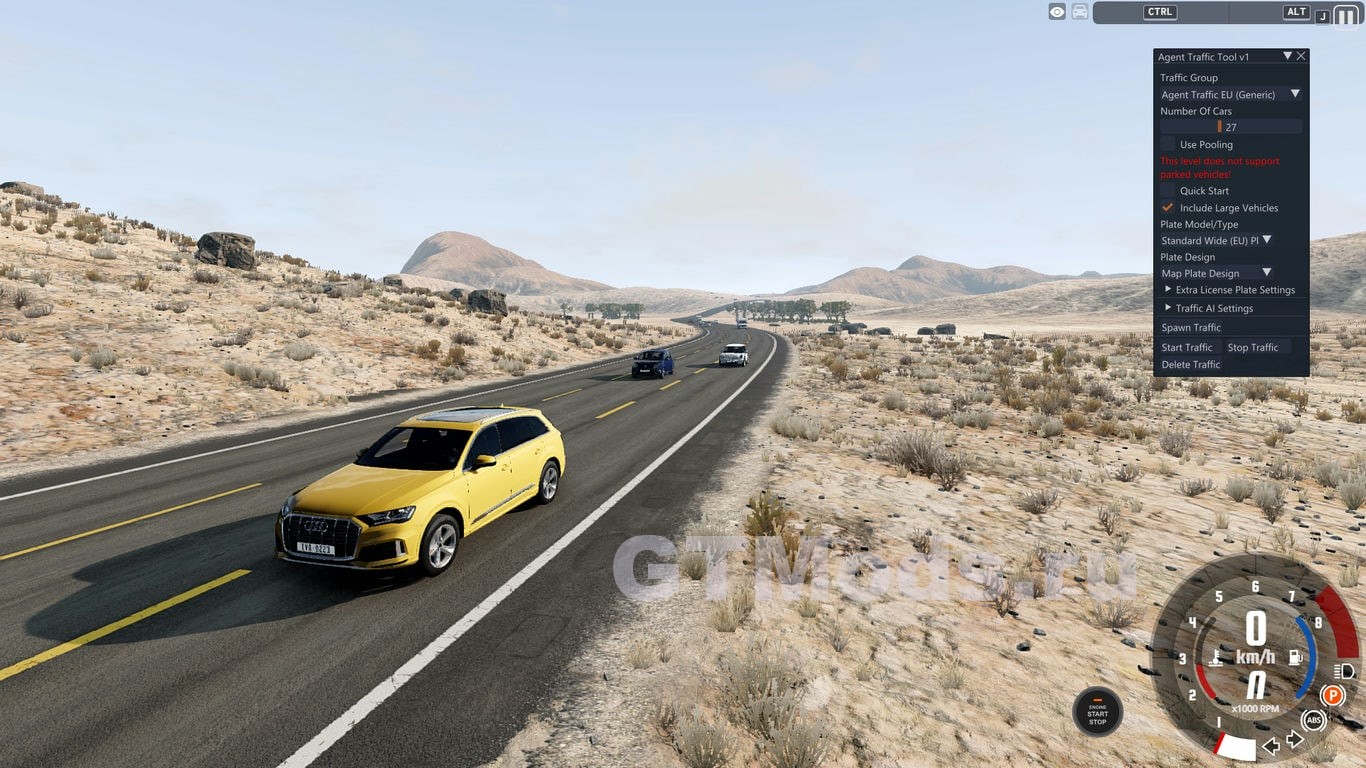The image size is (1366, 768).
Task: Open the Plate Model/Type dropdown
Action: 1266,240
